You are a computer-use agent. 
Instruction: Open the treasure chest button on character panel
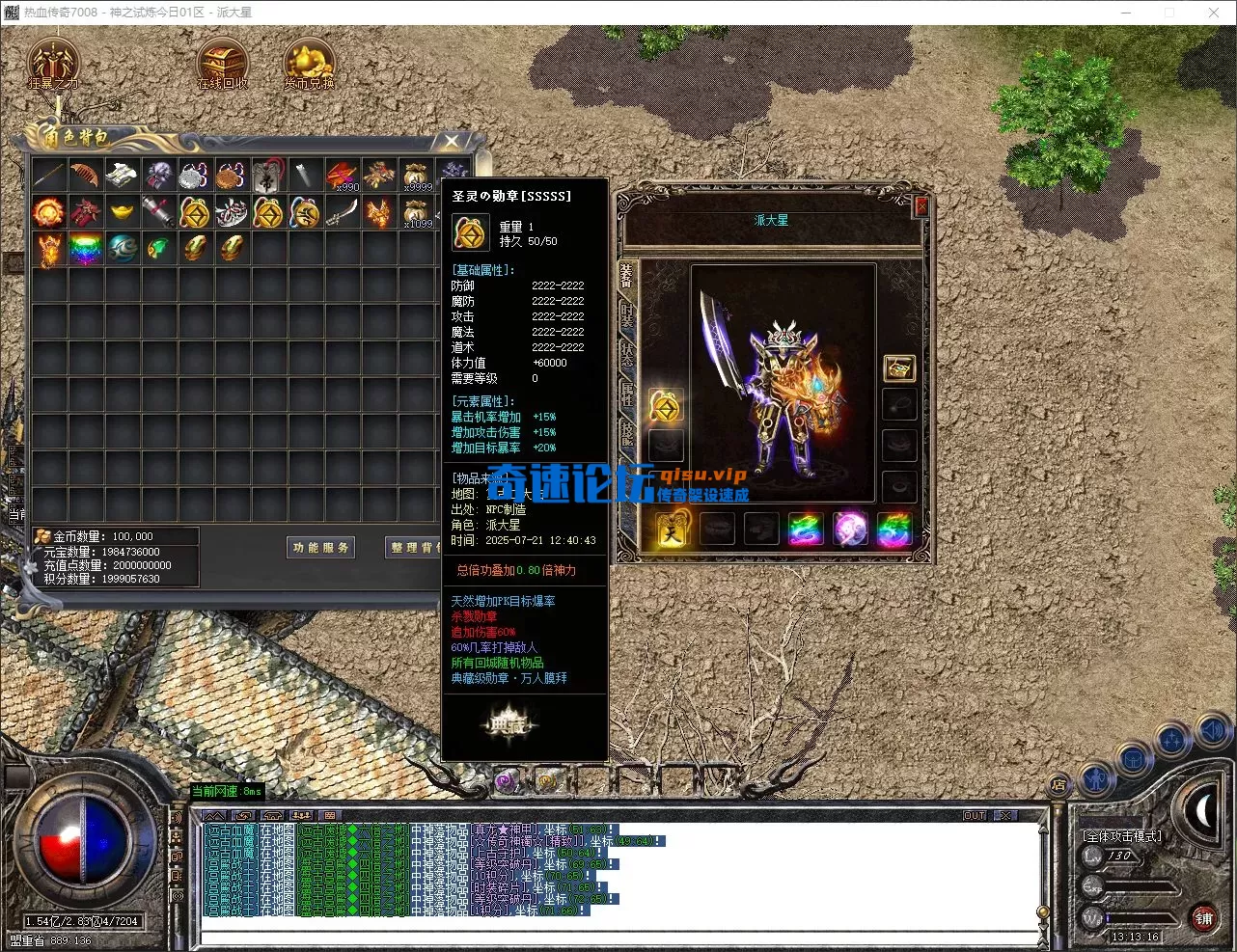pos(899,367)
